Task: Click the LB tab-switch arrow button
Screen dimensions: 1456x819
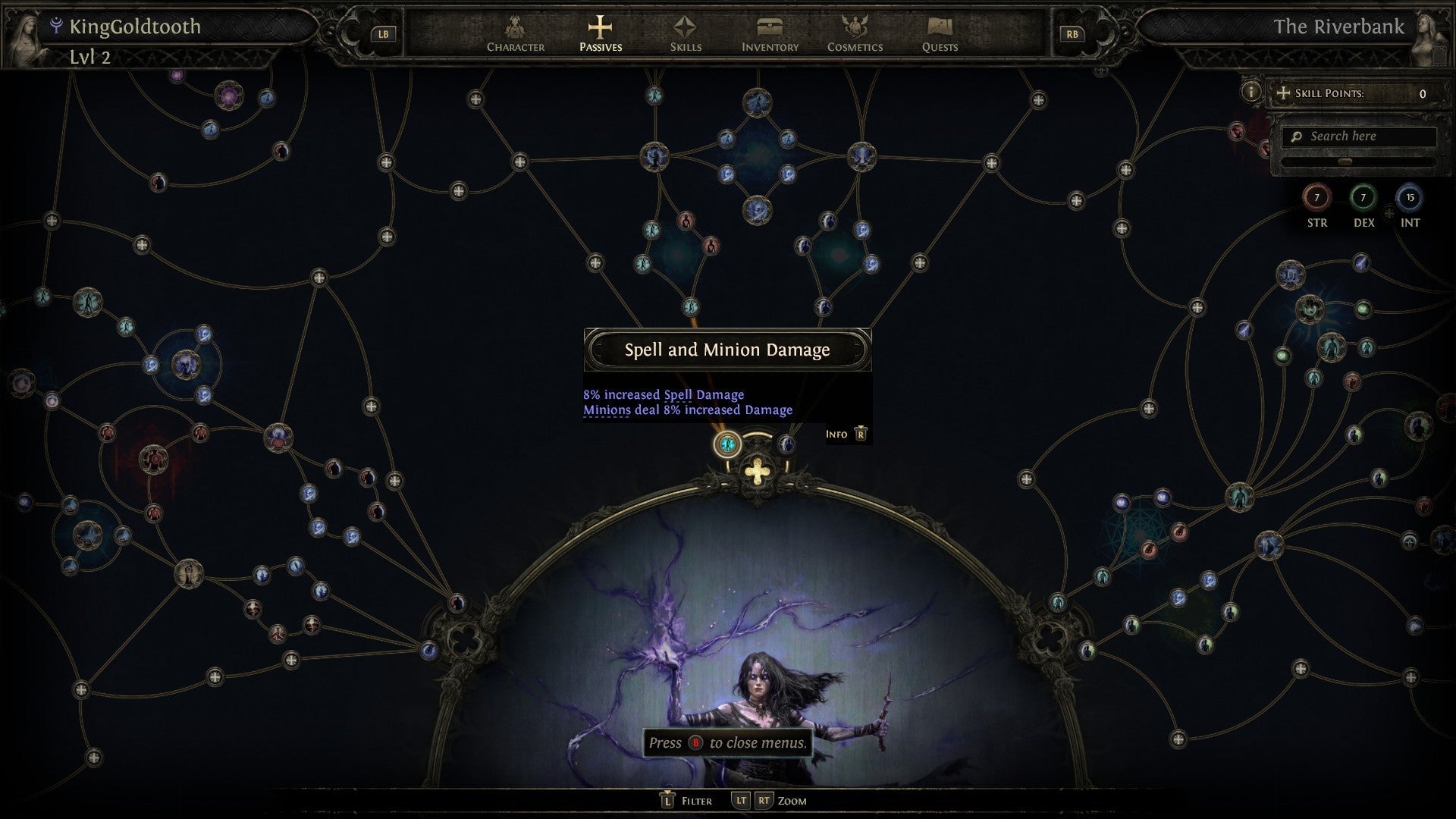Action: [x=383, y=33]
